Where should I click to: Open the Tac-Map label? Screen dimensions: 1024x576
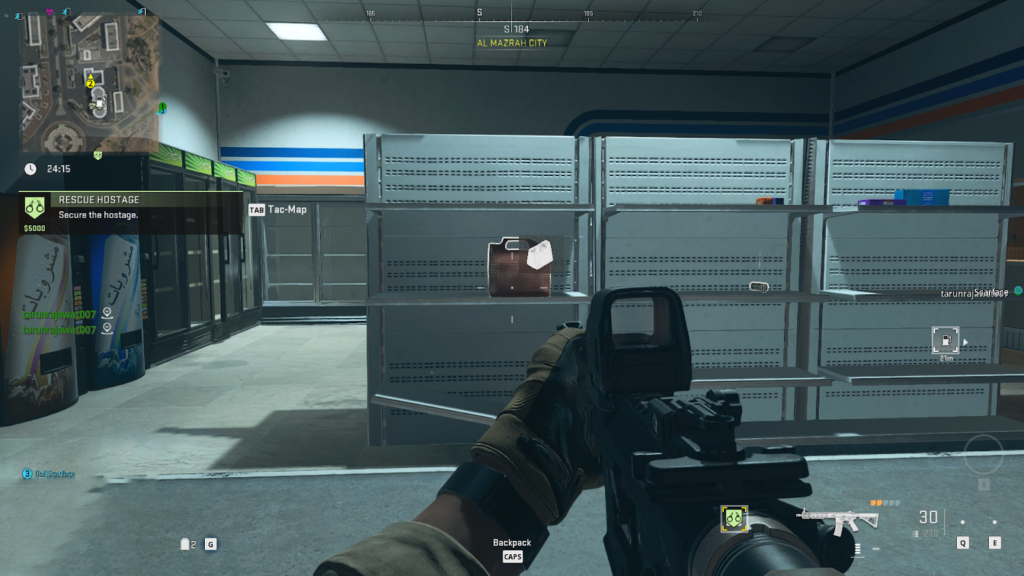[286, 210]
